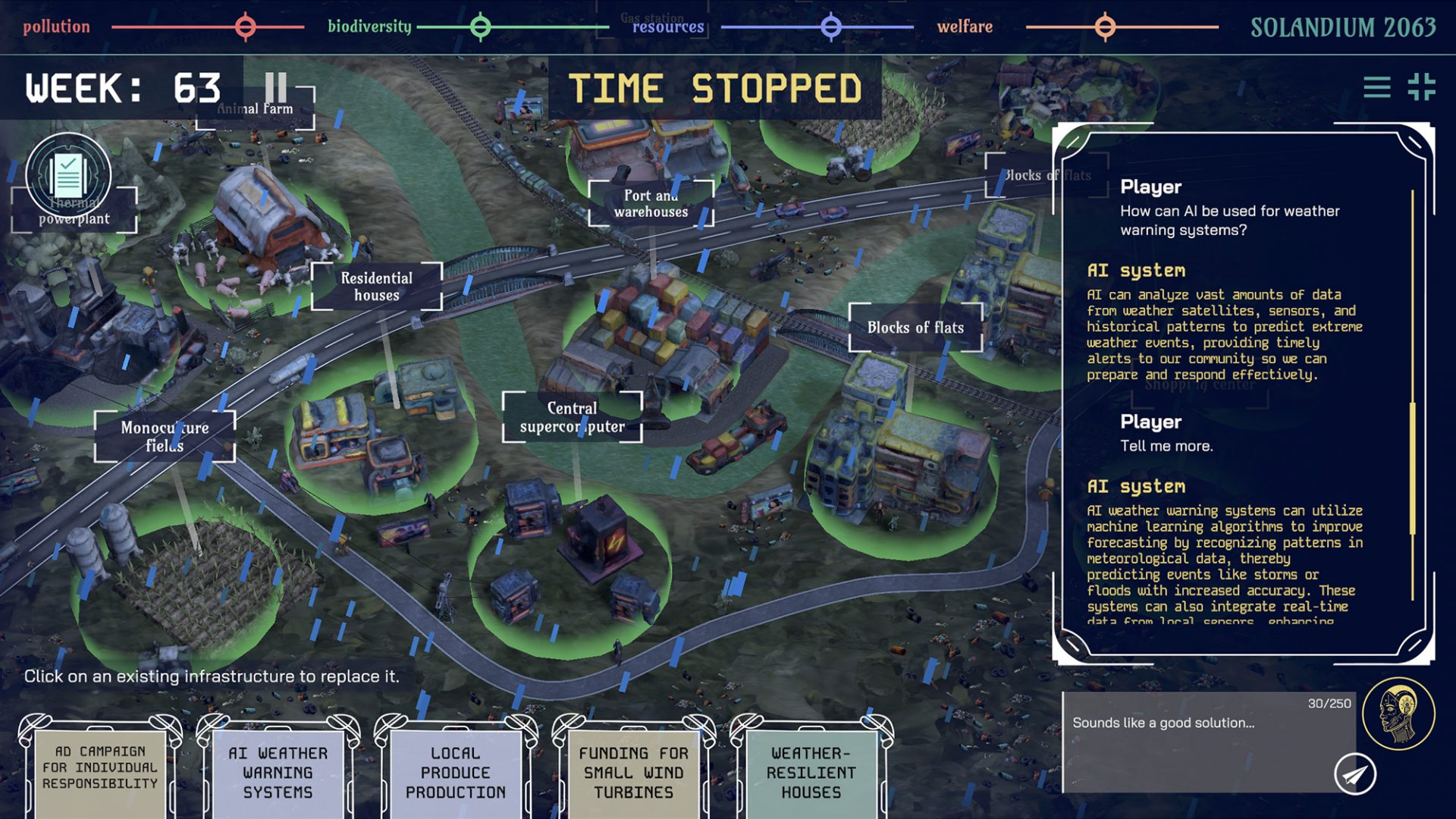The width and height of the screenshot is (1456, 819).
Task: Click the Blocks of flats label near the bridge
Action: 915,328
